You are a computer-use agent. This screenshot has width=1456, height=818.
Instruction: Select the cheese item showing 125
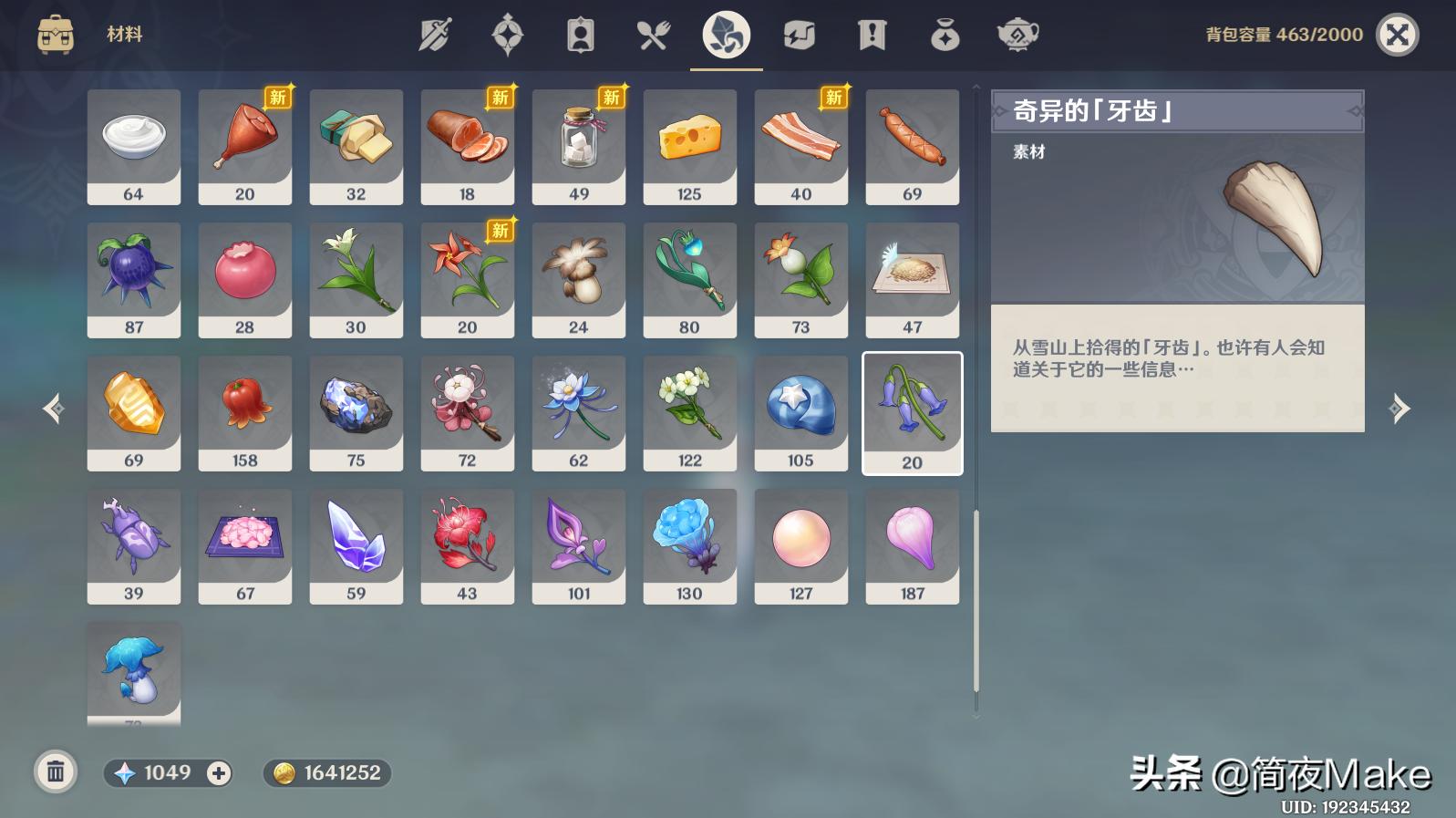tap(689, 146)
